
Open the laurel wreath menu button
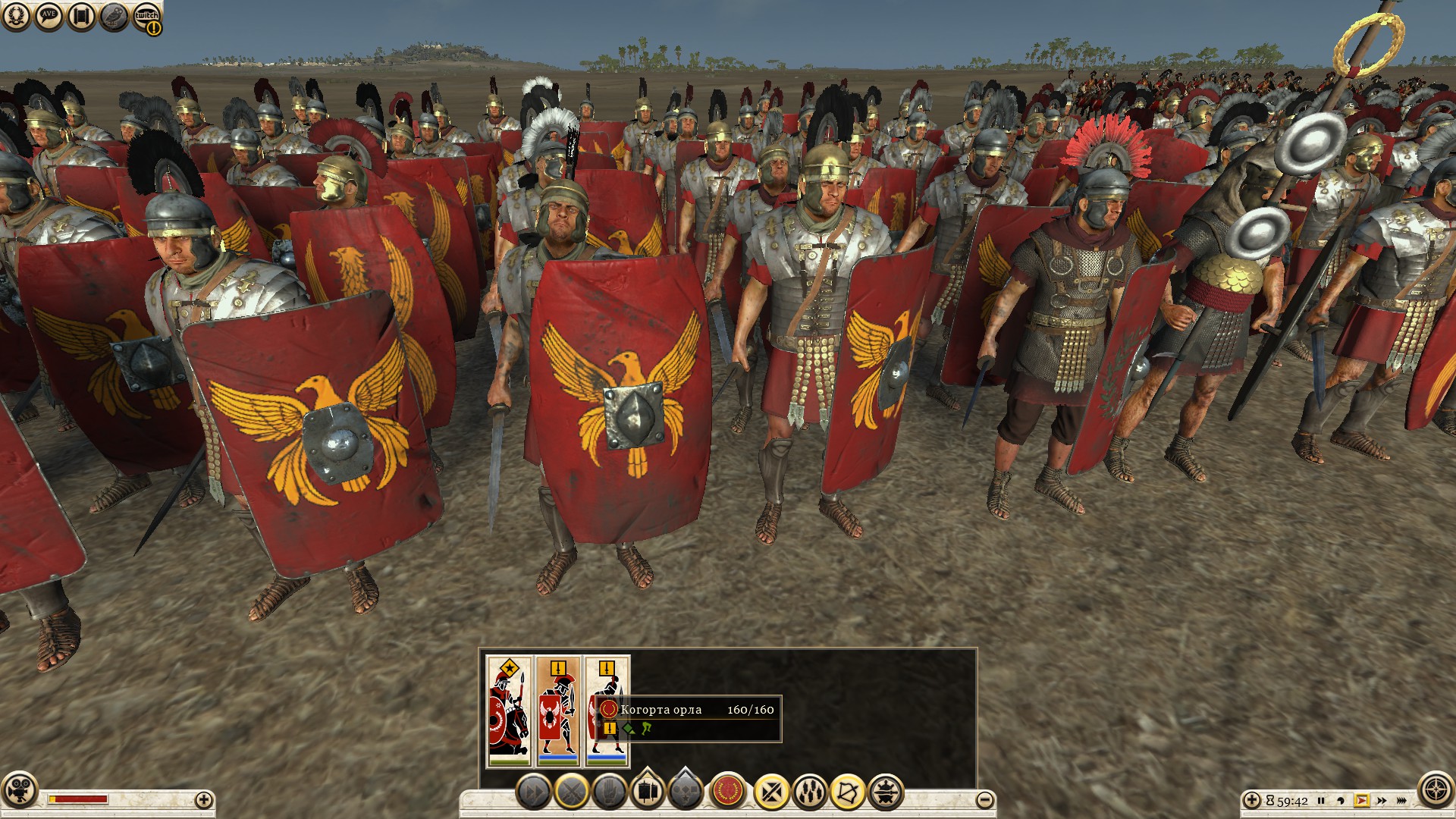pos(15,15)
